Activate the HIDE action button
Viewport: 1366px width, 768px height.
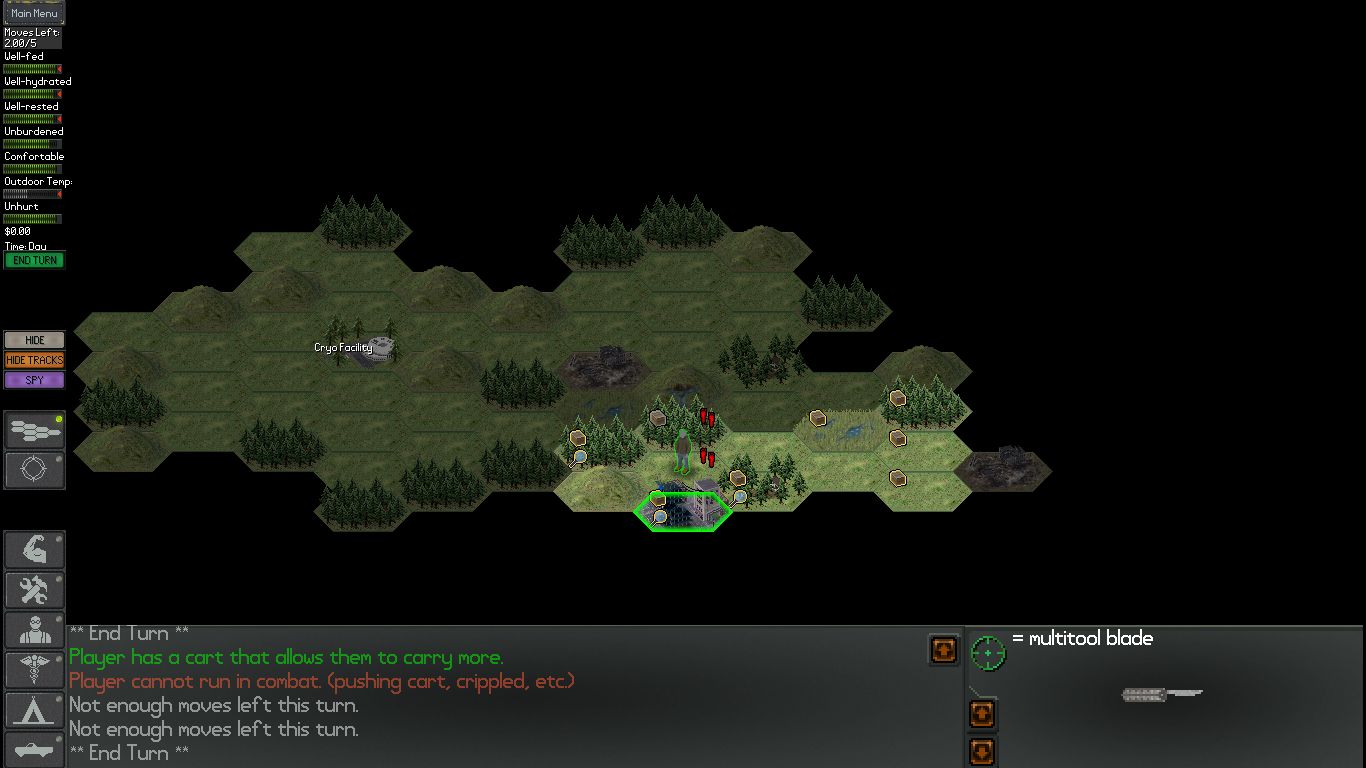click(34, 340)
